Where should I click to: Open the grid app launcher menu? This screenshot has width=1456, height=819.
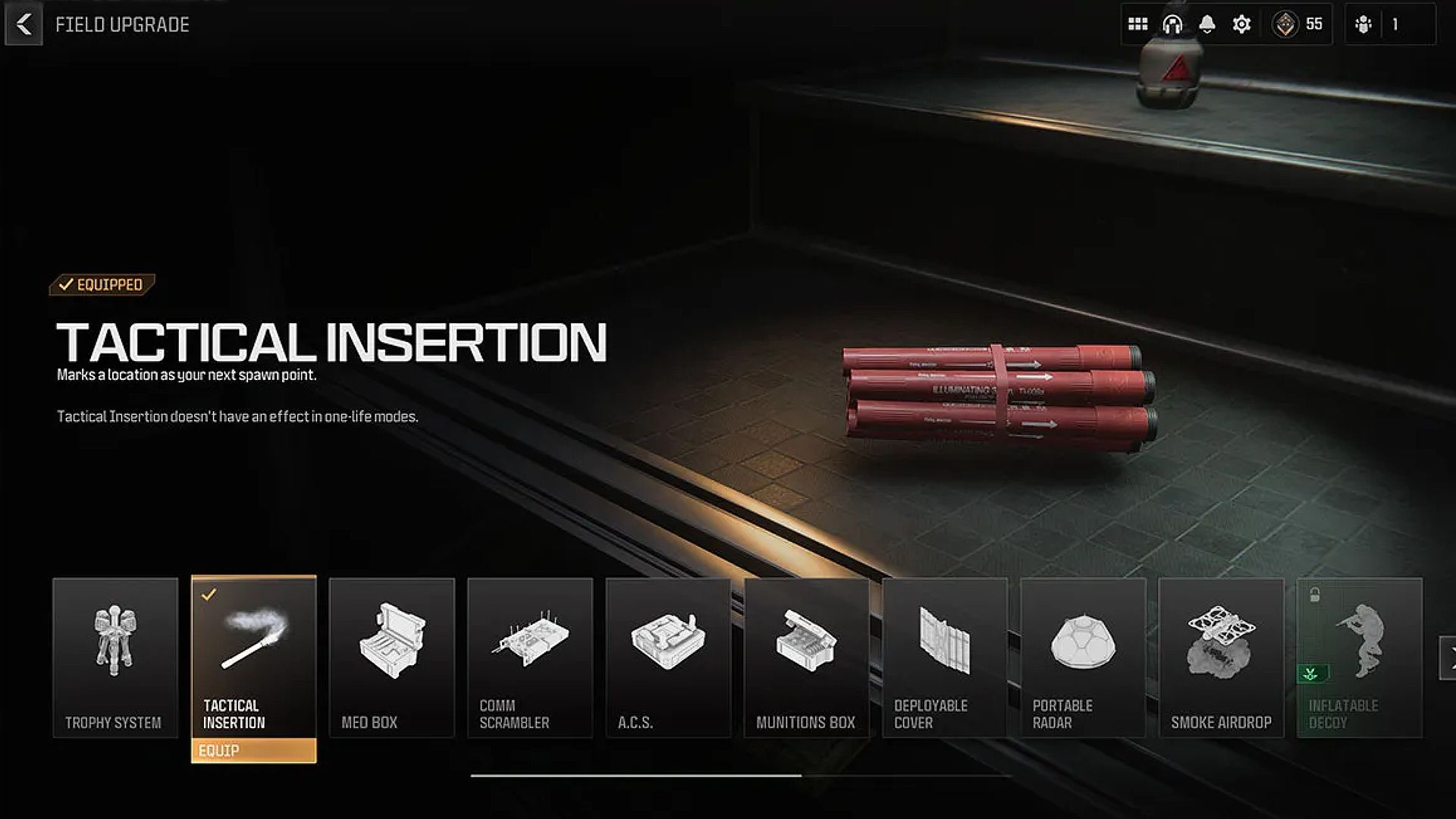click(1136, 24)
